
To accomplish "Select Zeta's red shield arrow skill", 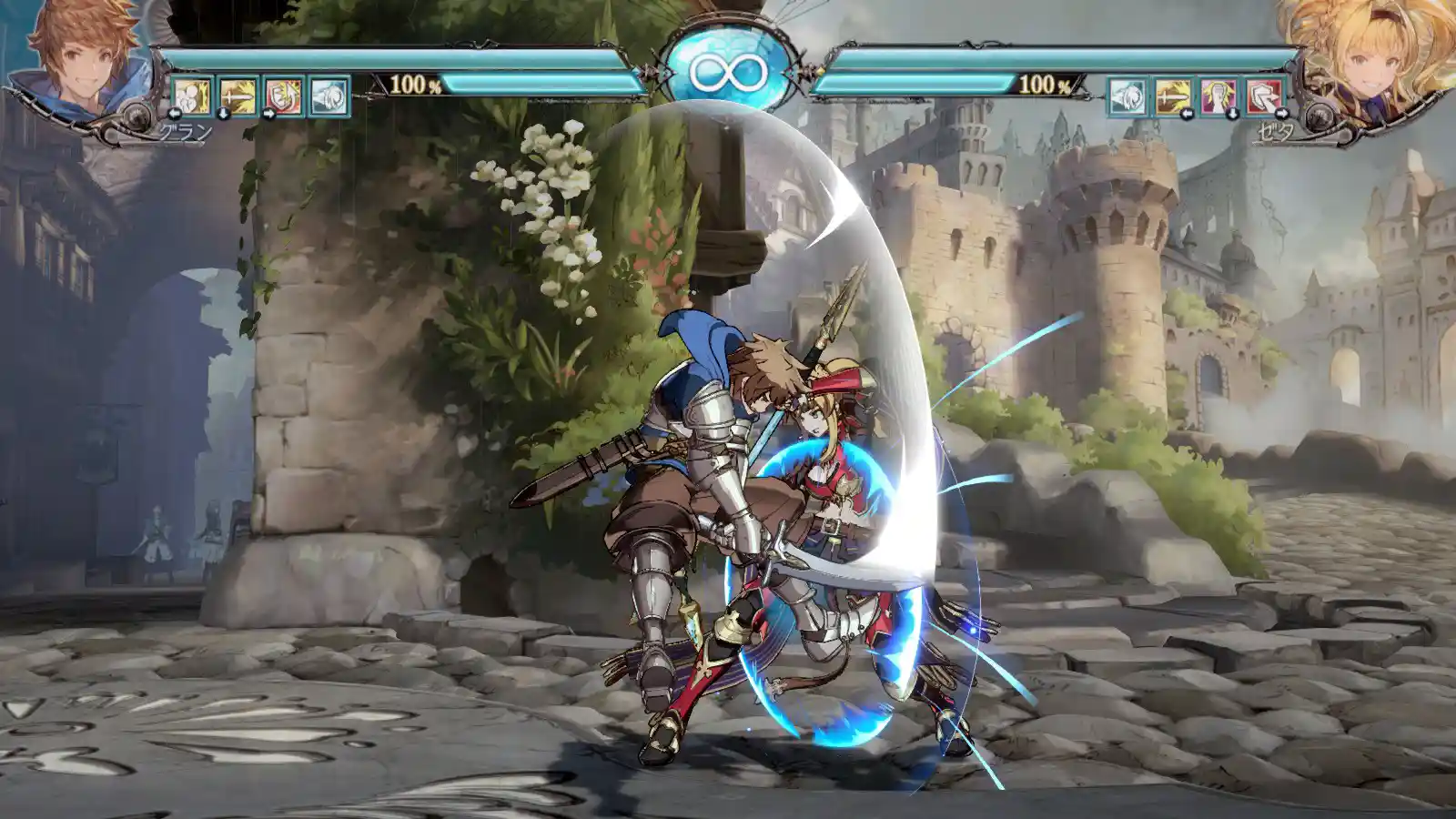I will tap(1264, 96).
